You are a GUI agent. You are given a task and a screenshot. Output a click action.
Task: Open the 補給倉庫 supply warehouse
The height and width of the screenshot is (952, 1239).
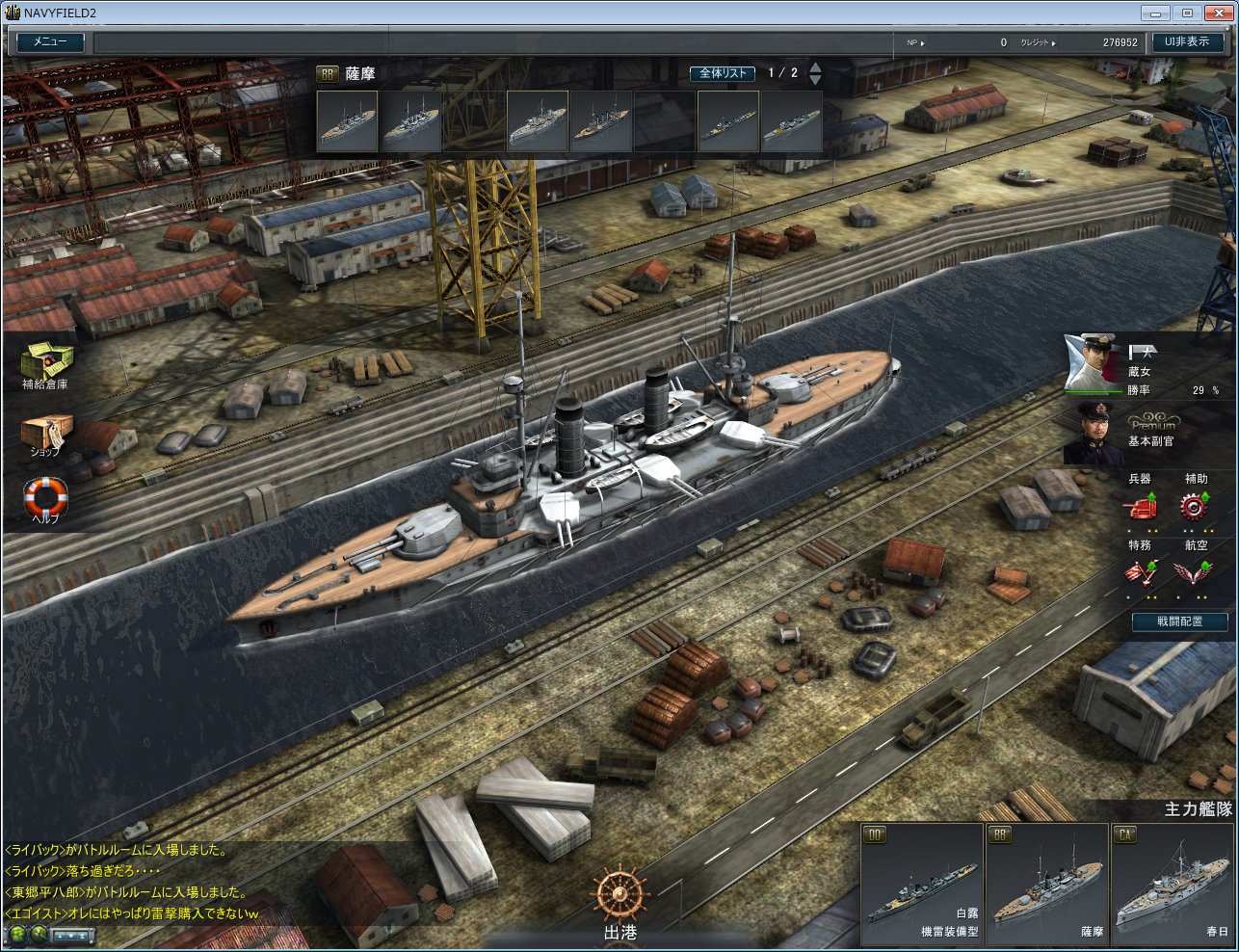tap(45, 362)
